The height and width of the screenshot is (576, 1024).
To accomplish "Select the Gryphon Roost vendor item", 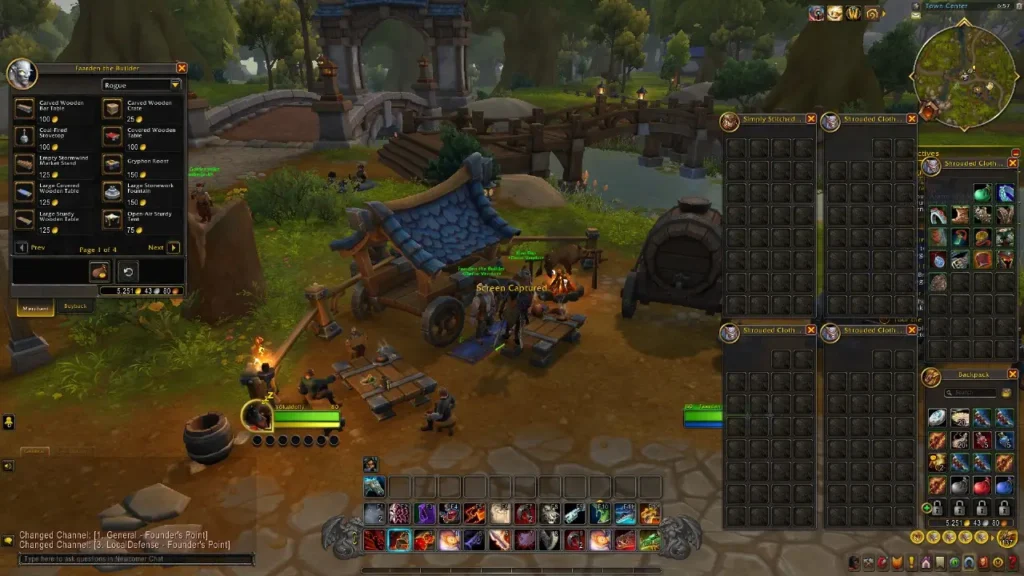I will [113, 163].
